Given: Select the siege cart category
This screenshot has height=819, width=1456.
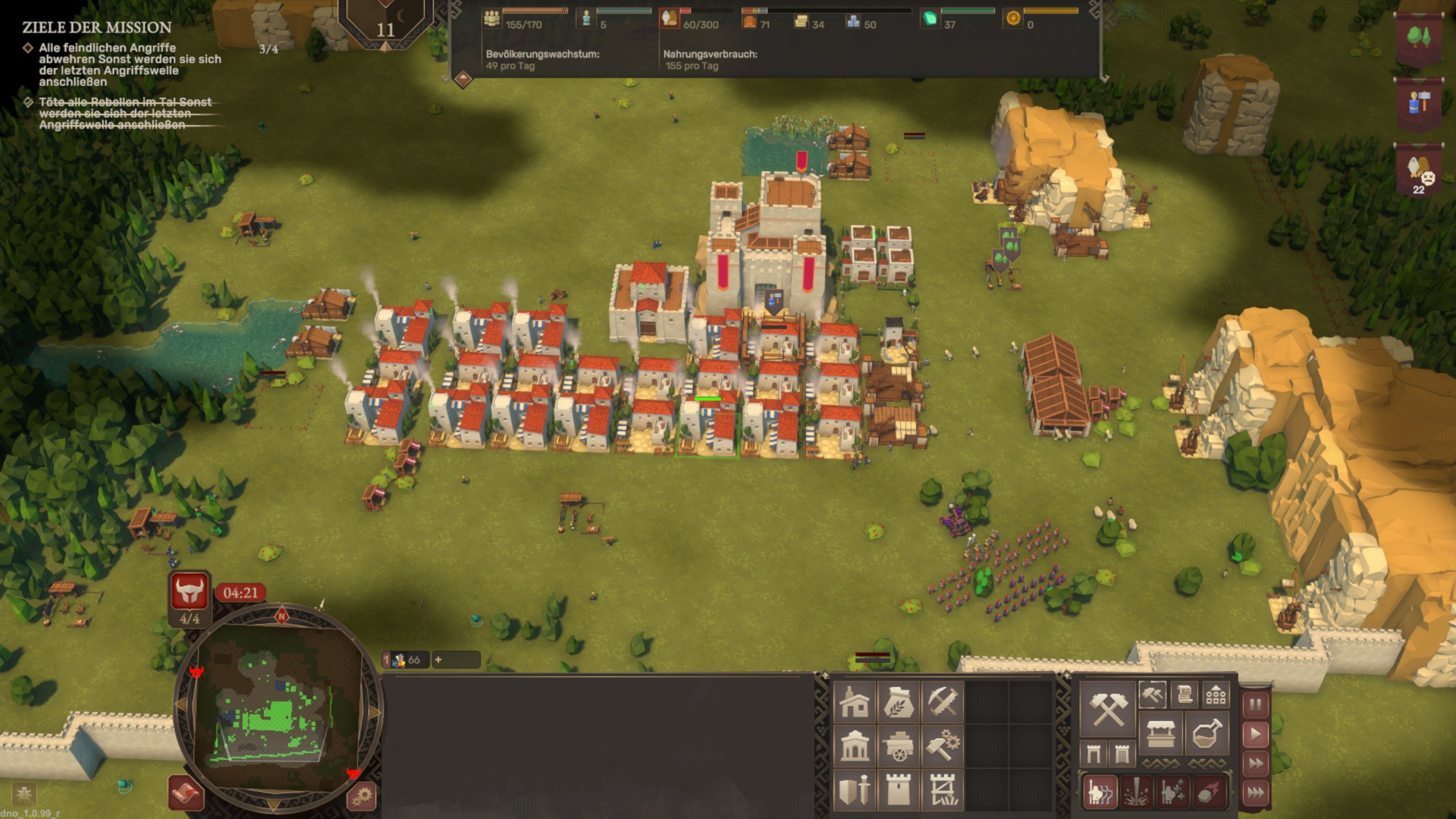Looking at the screenshot, I should point(899,747).
